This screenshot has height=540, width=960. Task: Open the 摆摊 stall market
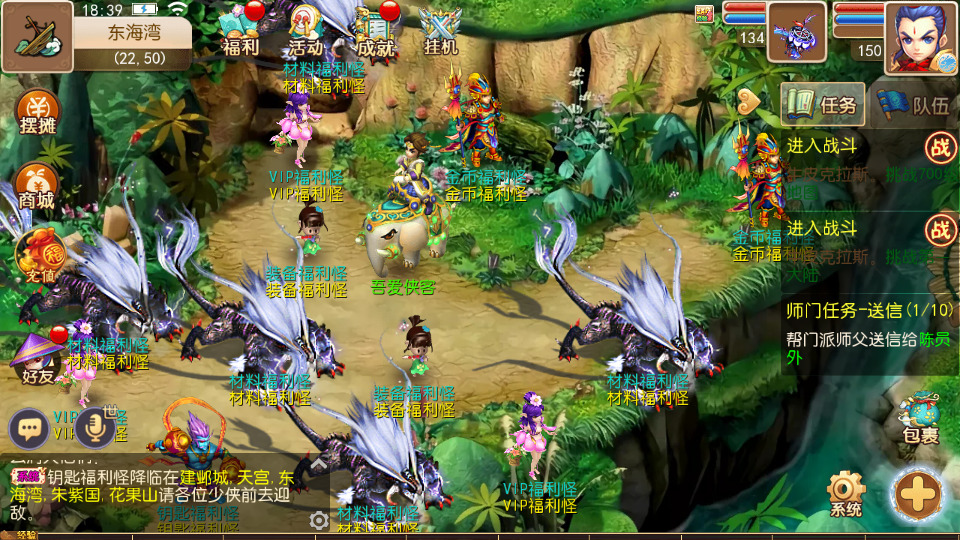coord(37,113)
